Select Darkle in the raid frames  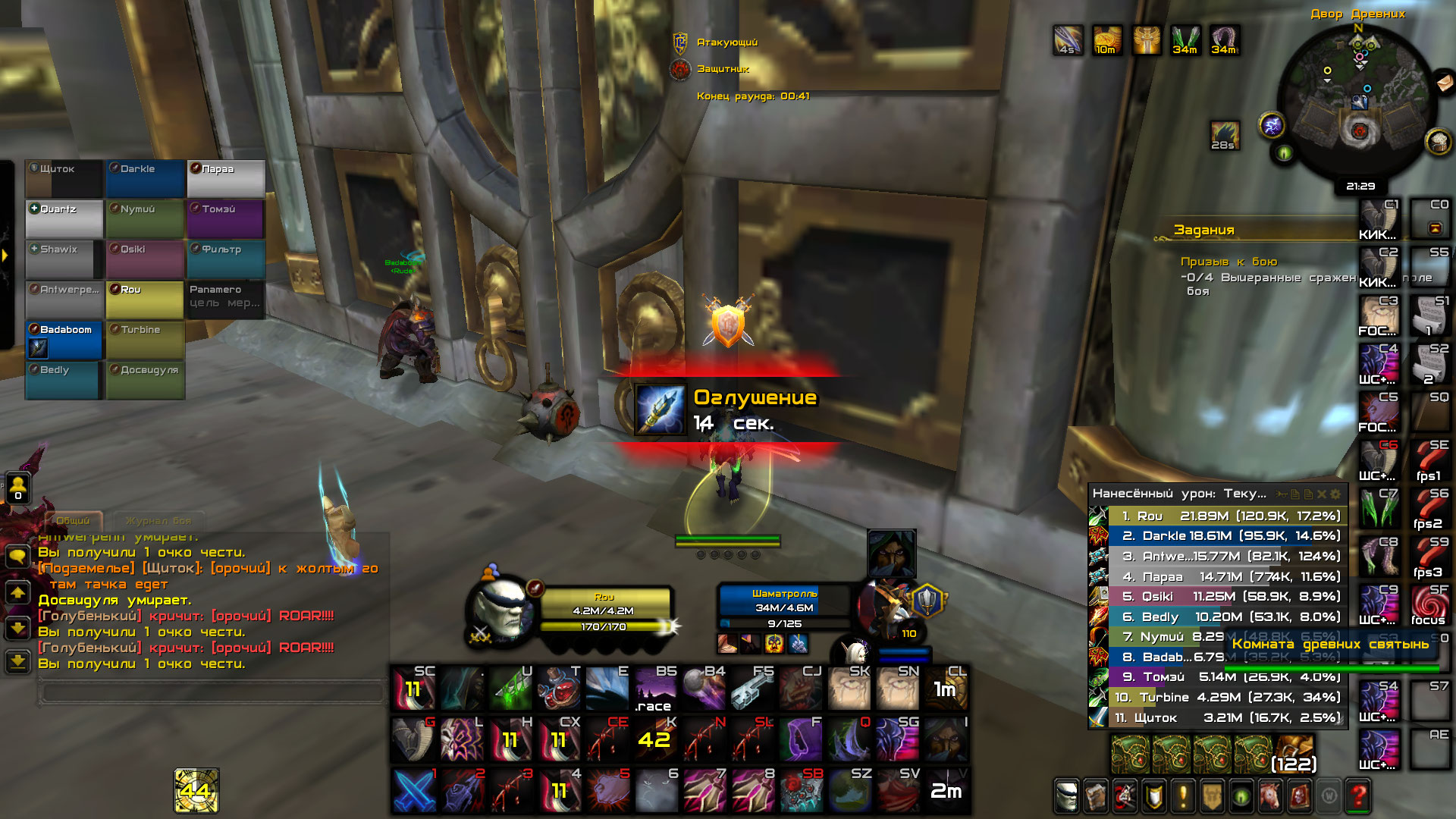tap(145, 178)
